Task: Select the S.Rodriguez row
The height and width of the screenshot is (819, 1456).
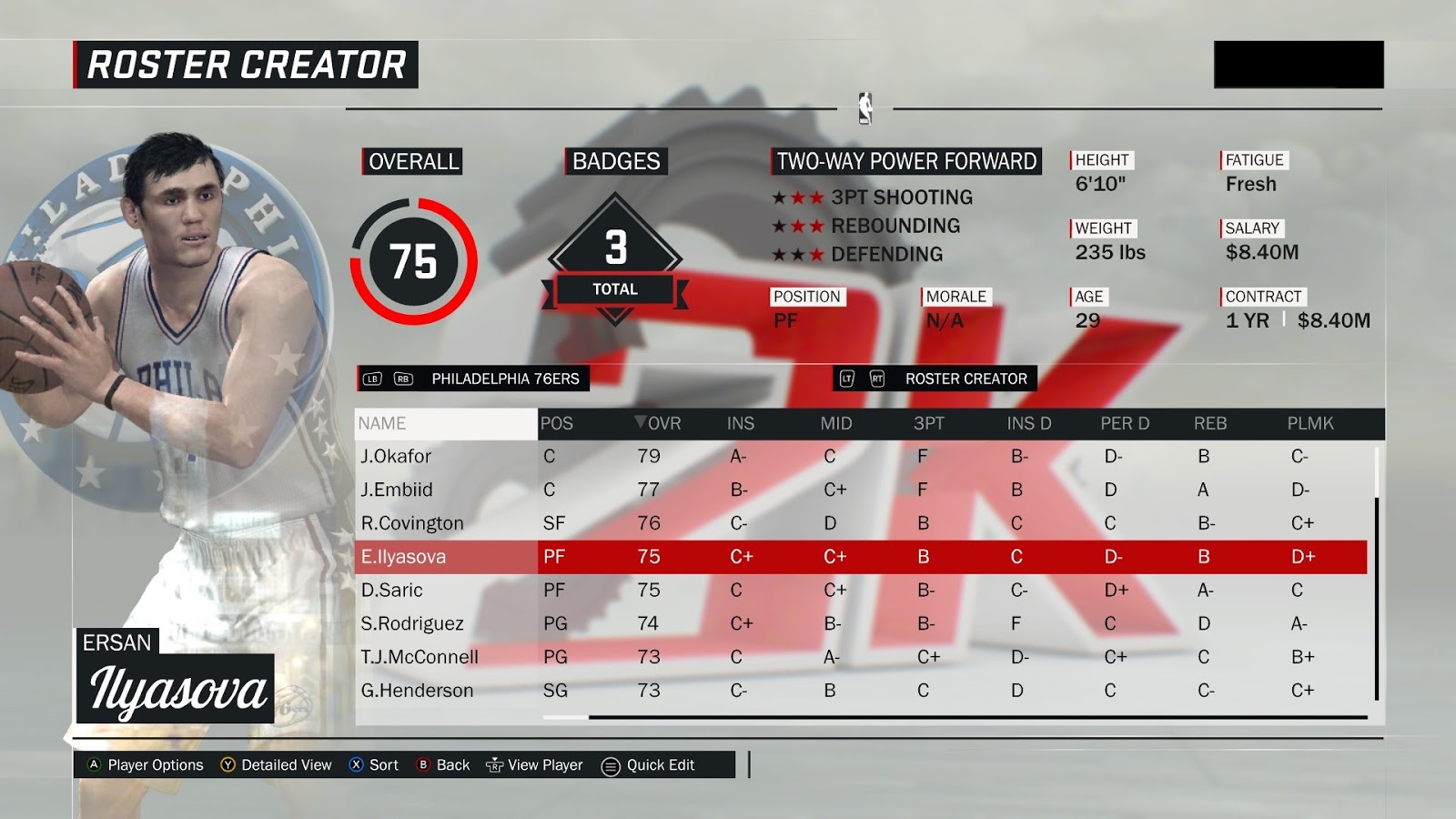Action: [x=412, y=623]
